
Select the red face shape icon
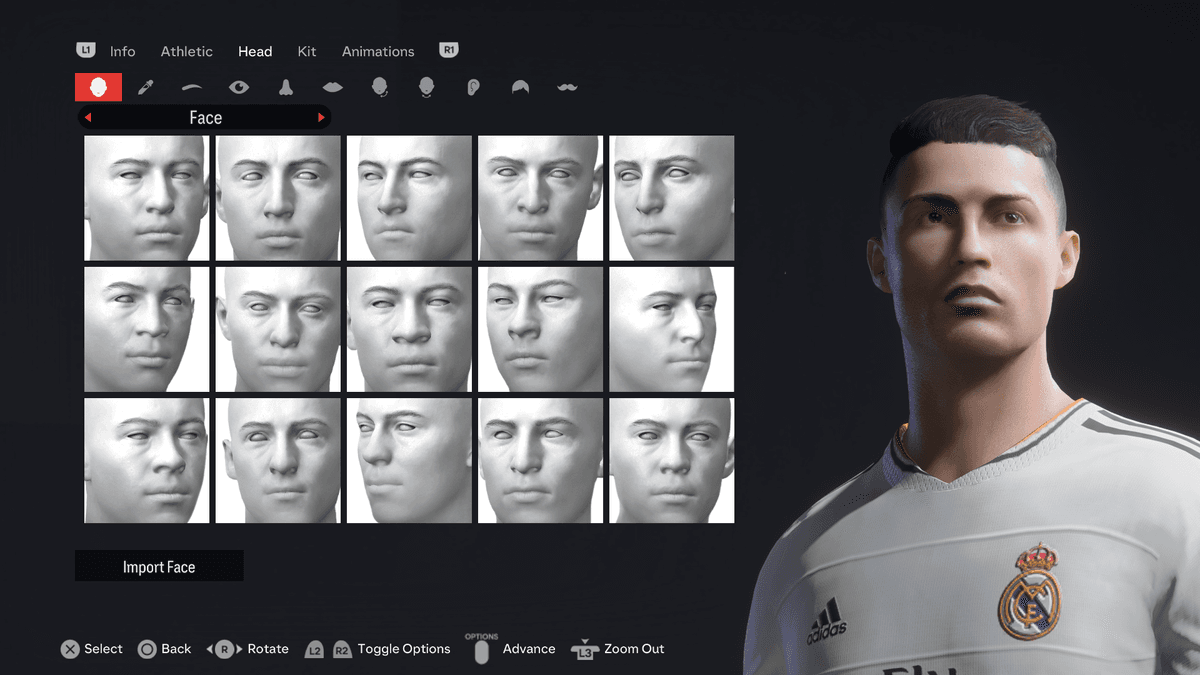point(98,87)
